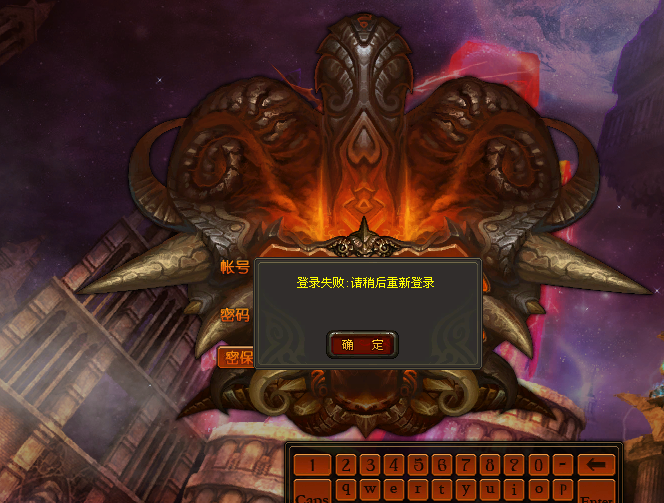Click the minus key on the virtual keyboard
664x503 pixels.
[x=562, y=465]
